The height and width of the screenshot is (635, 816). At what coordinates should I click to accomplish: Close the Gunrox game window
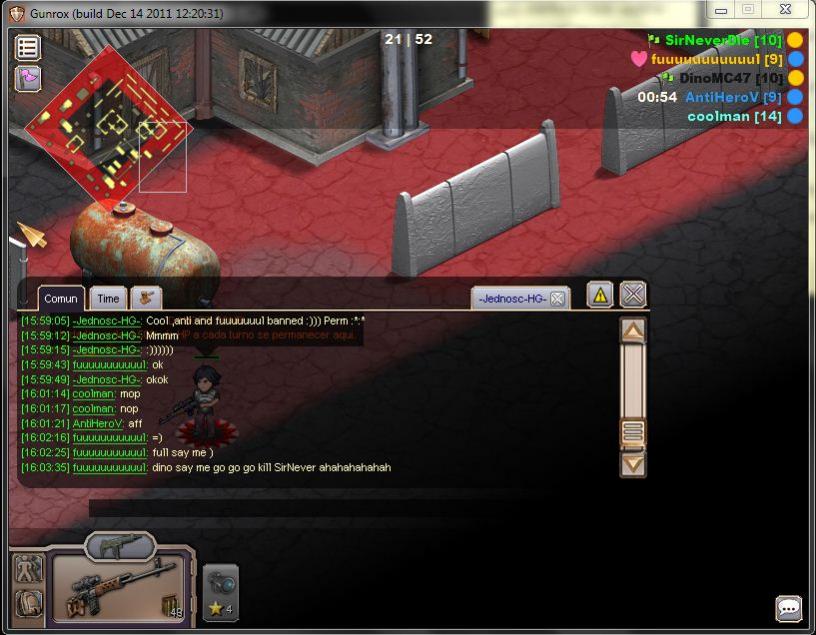(786, 9)
